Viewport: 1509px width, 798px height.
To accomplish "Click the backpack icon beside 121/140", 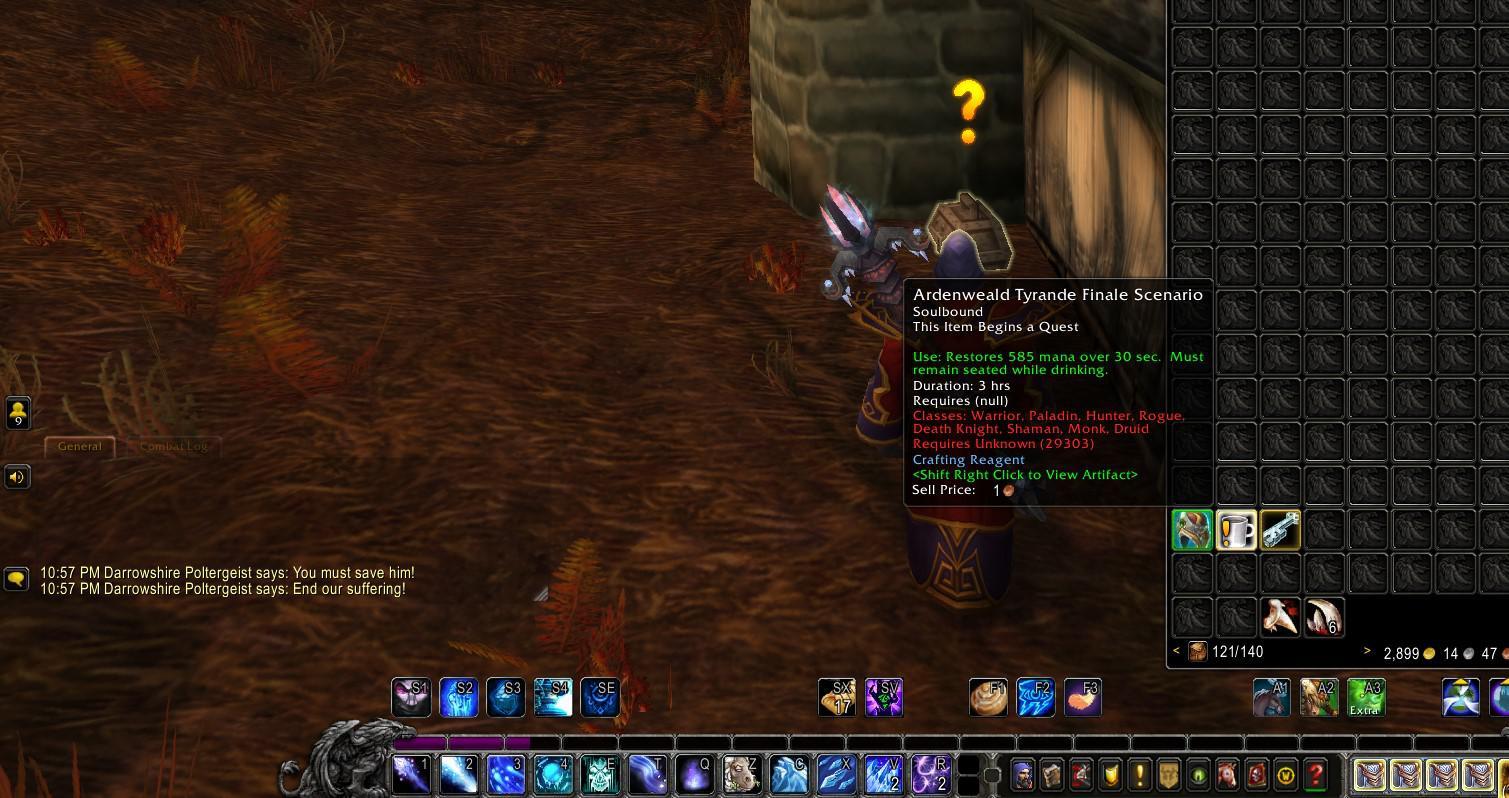I will coord(1196,652).
